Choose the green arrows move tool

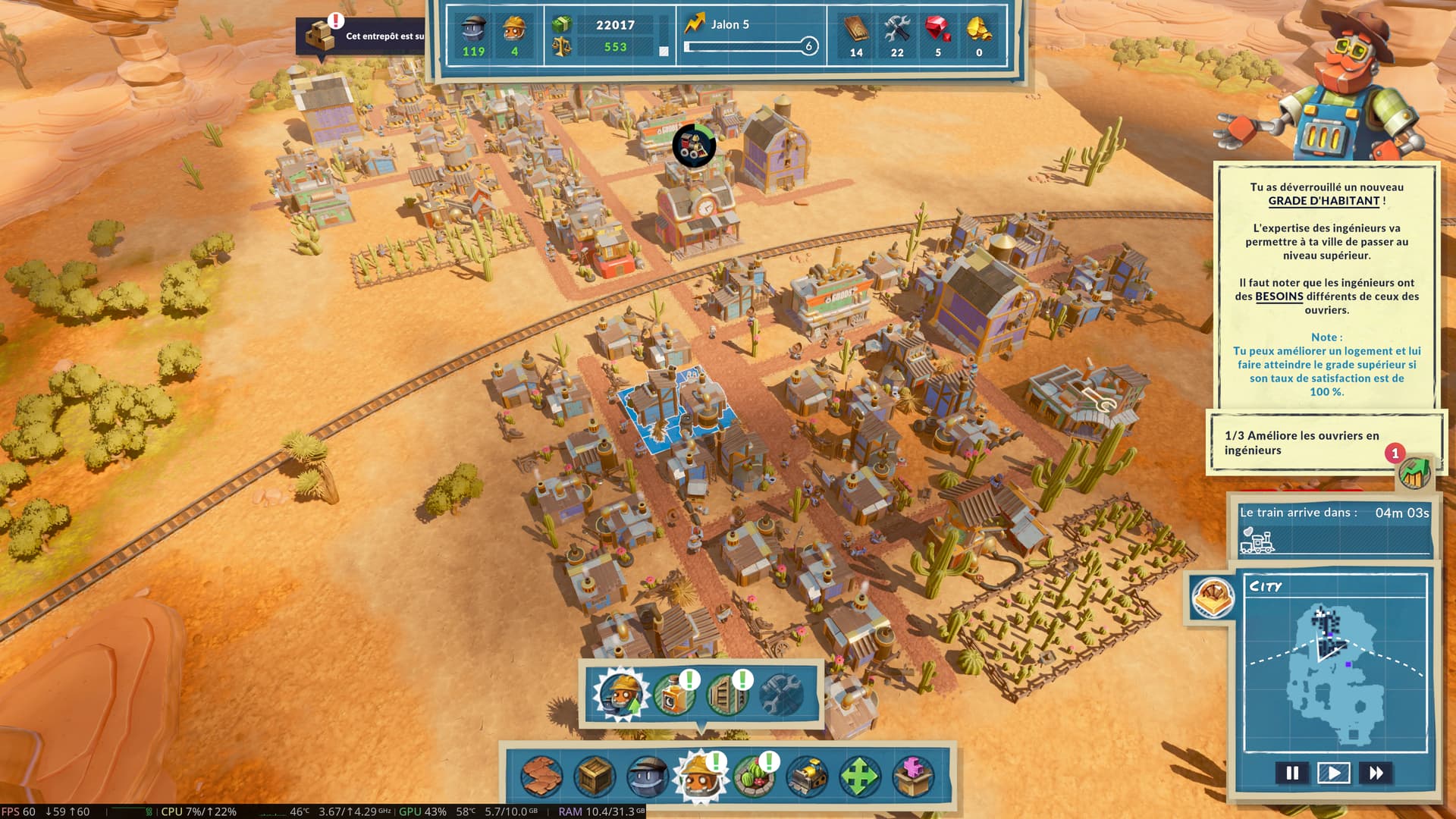(859, 777)
